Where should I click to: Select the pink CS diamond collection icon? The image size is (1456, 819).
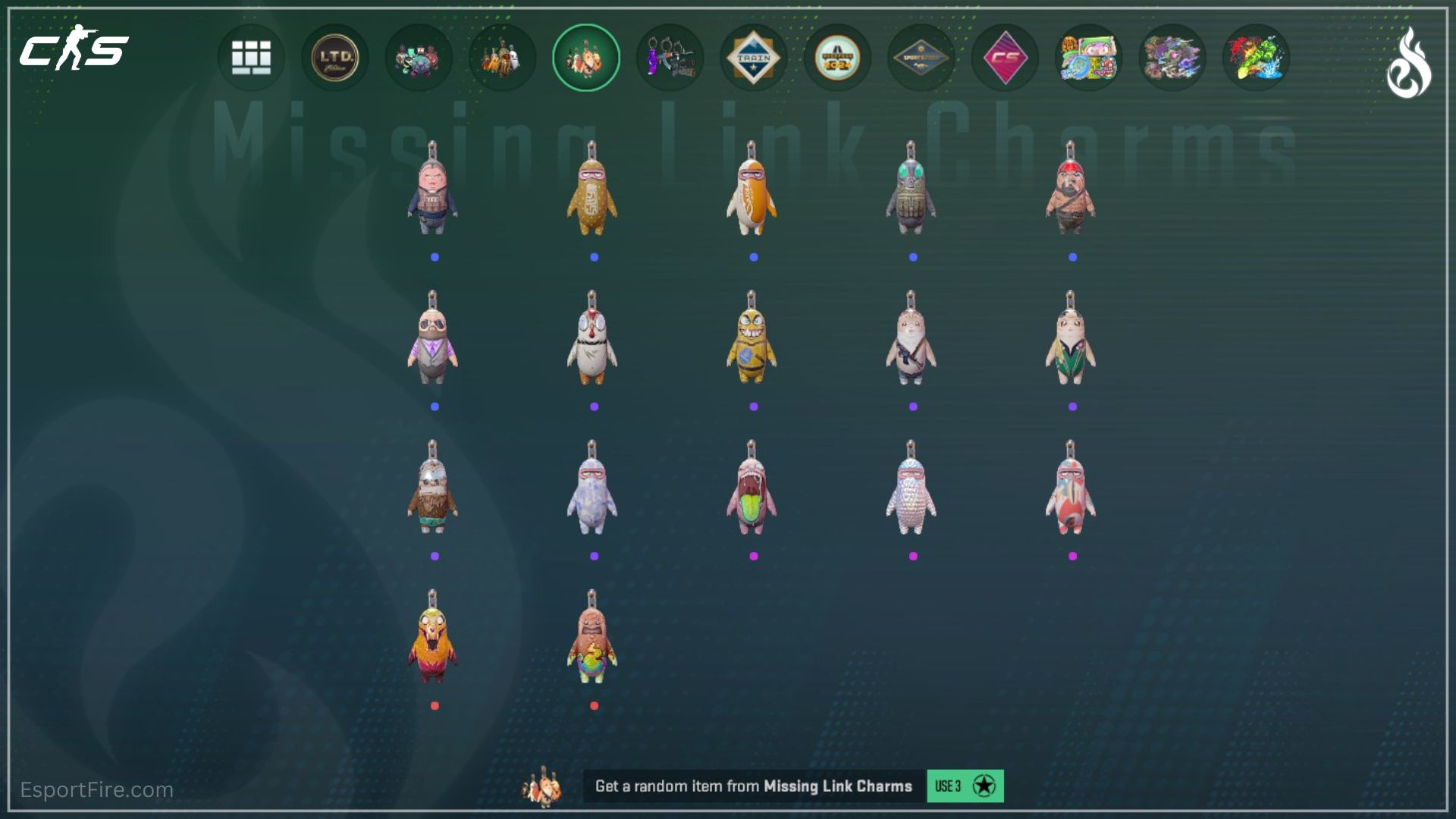pos(1004,58)
